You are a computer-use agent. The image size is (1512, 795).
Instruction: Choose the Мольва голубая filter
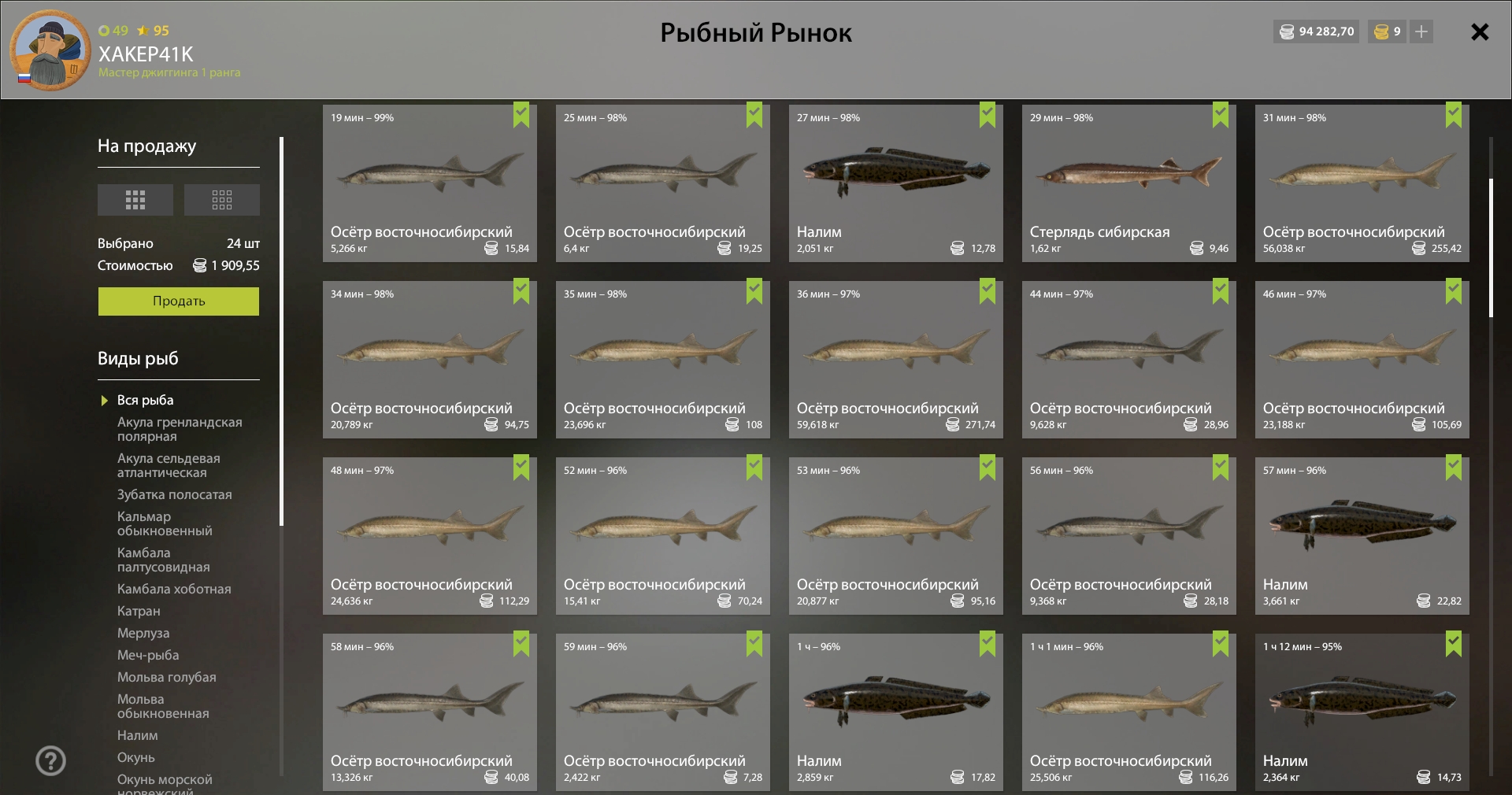click(167, 678)
